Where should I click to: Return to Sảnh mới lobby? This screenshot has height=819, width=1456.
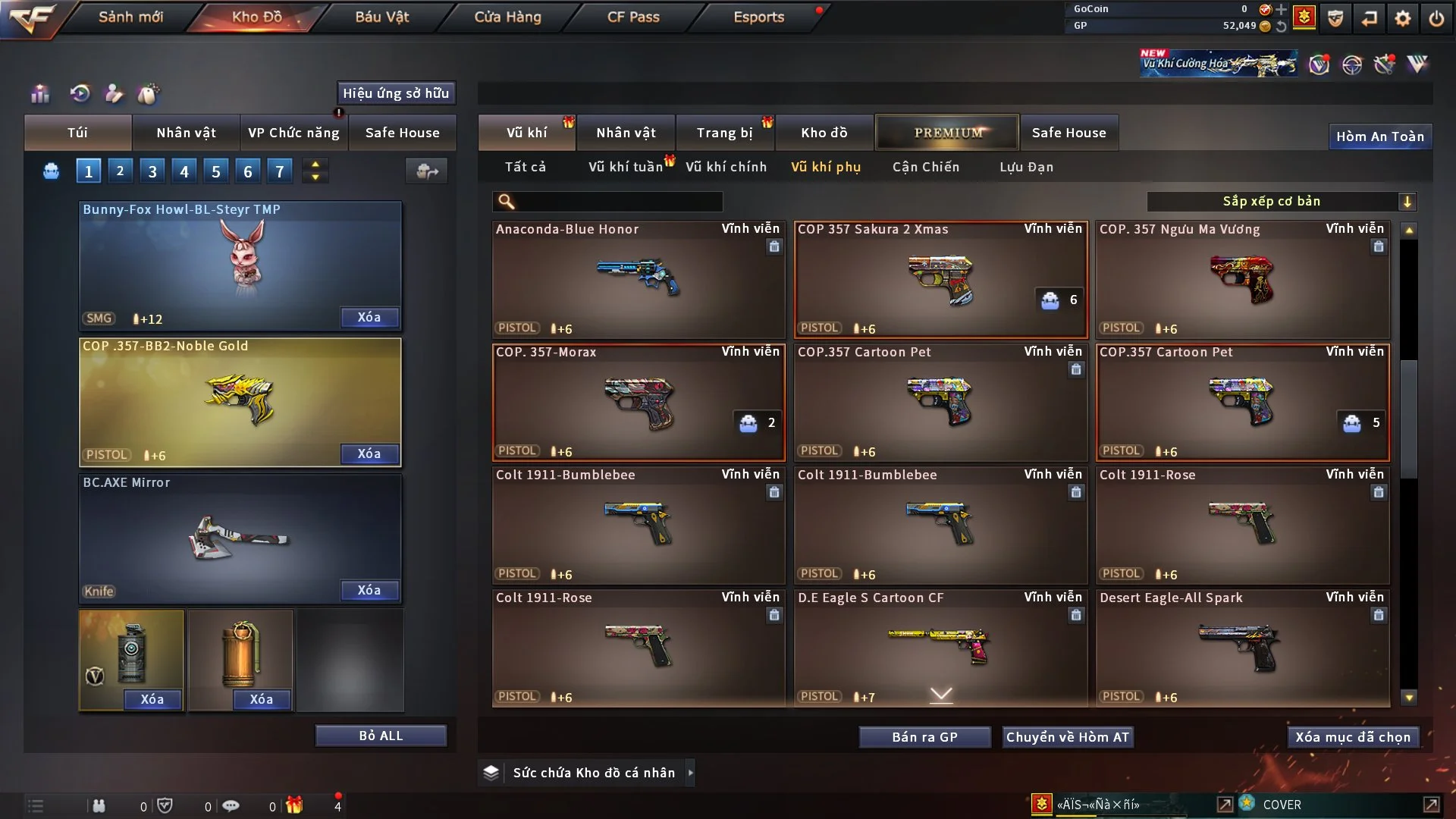[130, 17]
